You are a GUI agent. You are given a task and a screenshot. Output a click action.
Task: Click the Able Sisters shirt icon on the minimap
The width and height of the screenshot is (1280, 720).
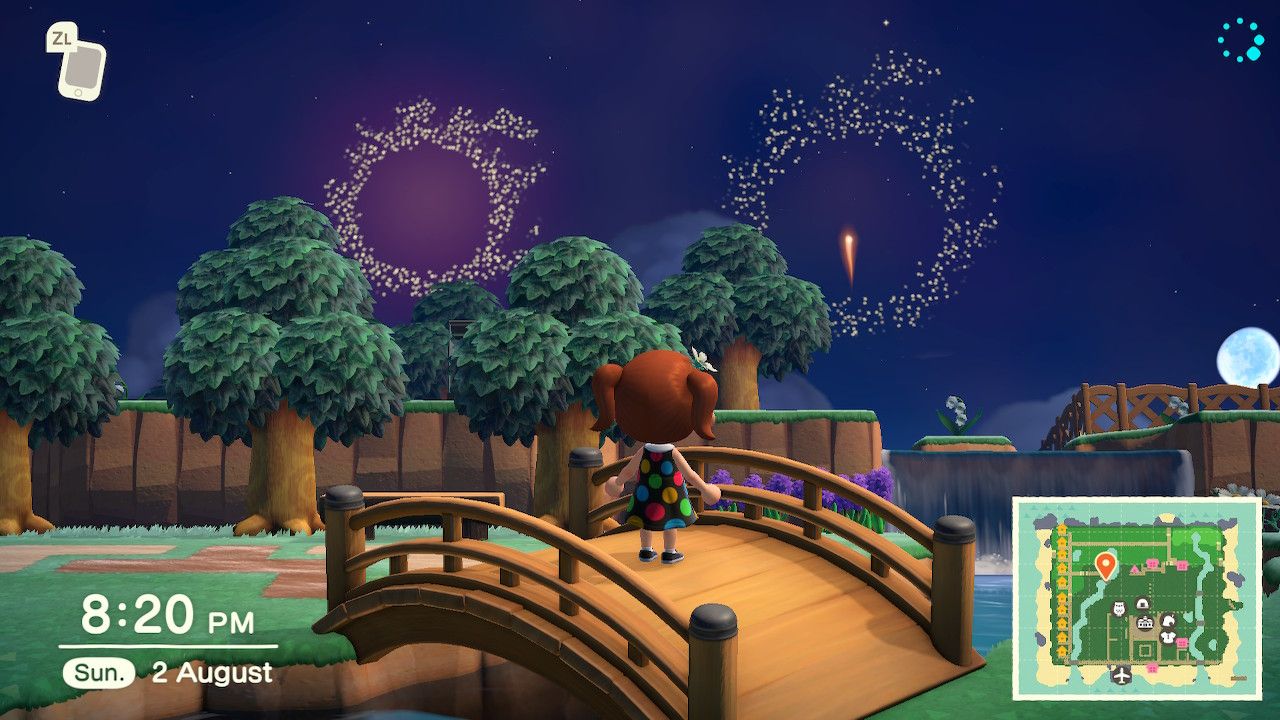click(x=1167, y=635)
